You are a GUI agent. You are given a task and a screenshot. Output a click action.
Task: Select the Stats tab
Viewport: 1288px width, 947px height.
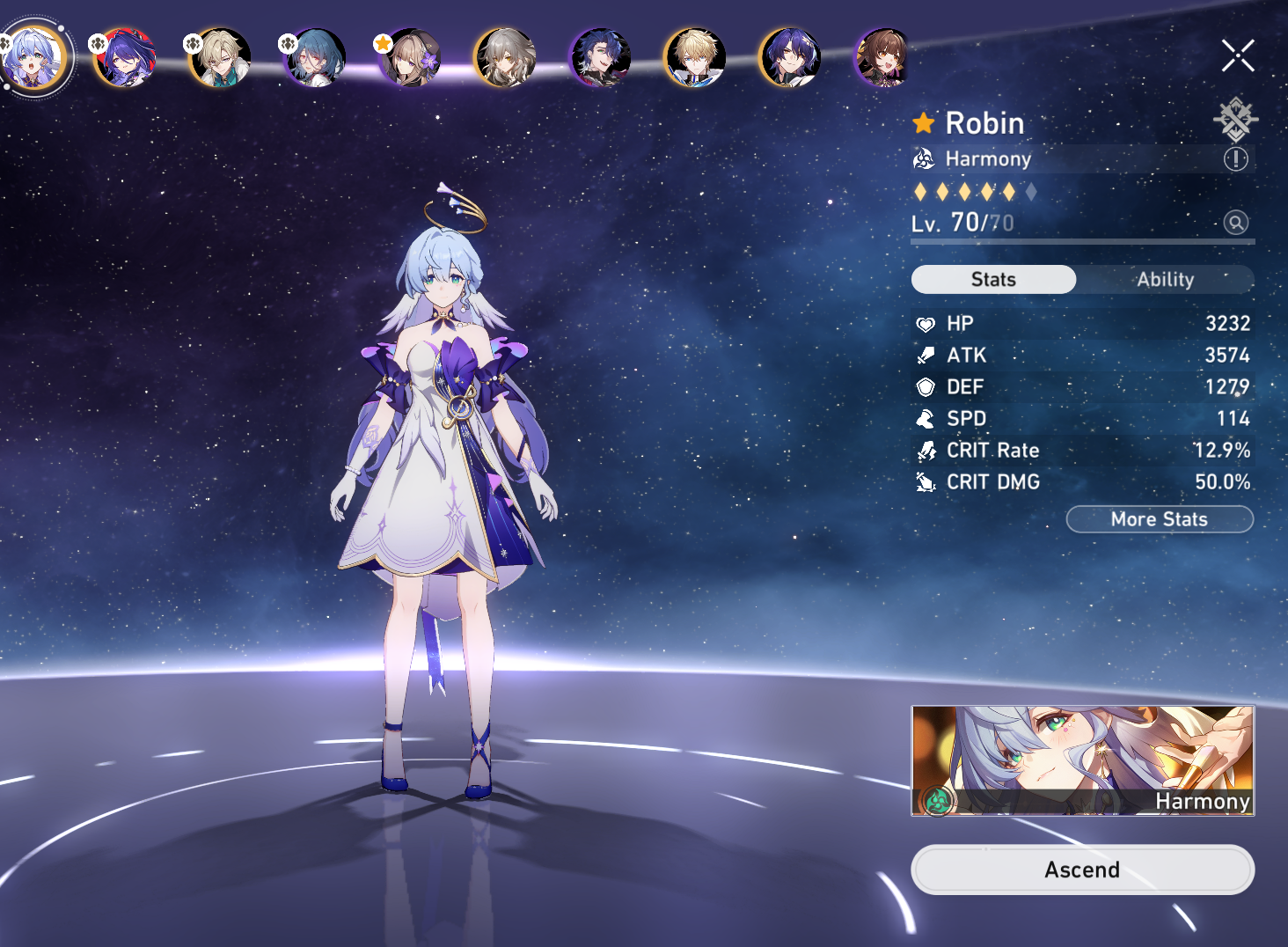pos(992,279)
